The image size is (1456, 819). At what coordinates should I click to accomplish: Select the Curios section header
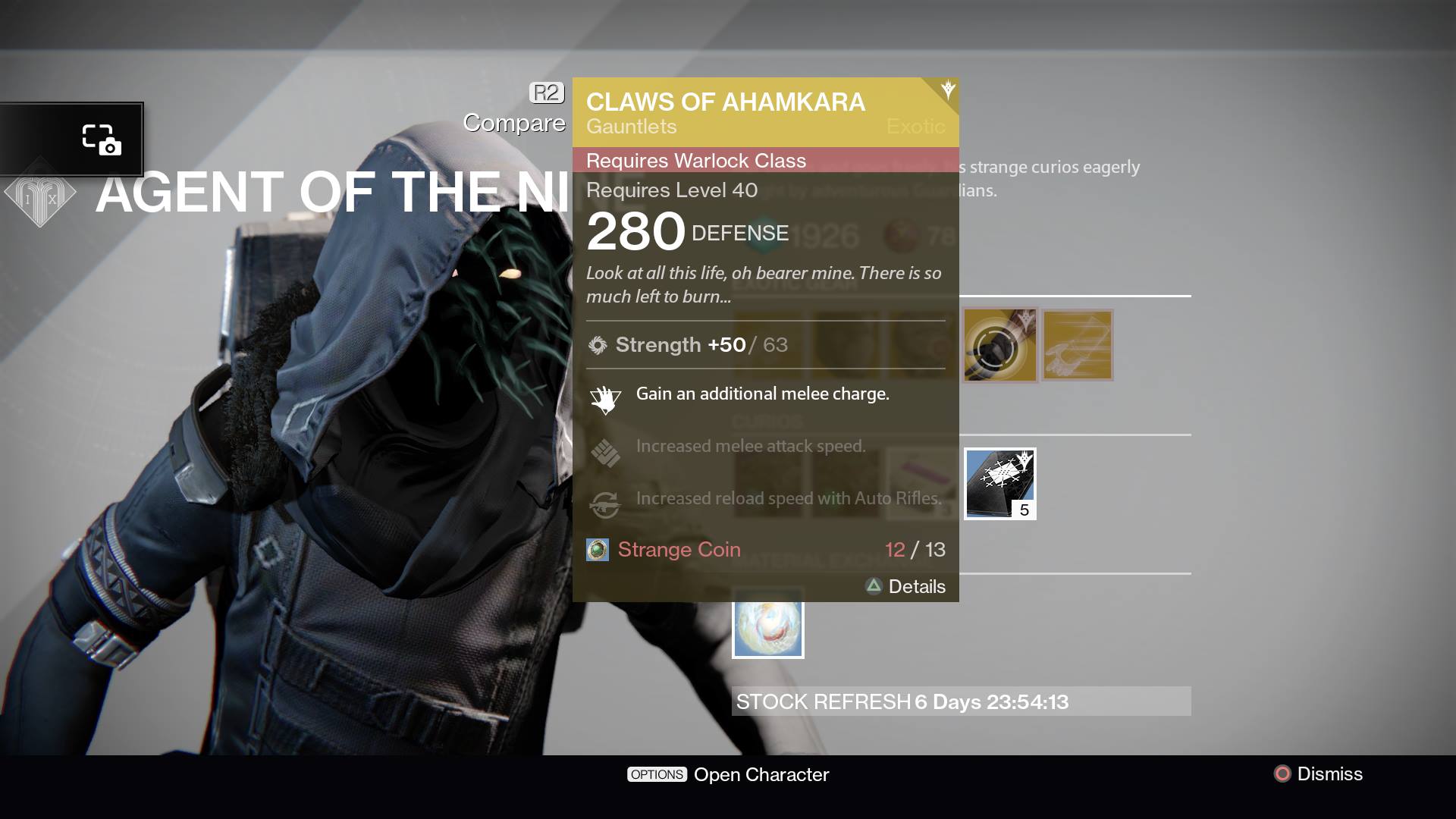[x=767, y=419]
